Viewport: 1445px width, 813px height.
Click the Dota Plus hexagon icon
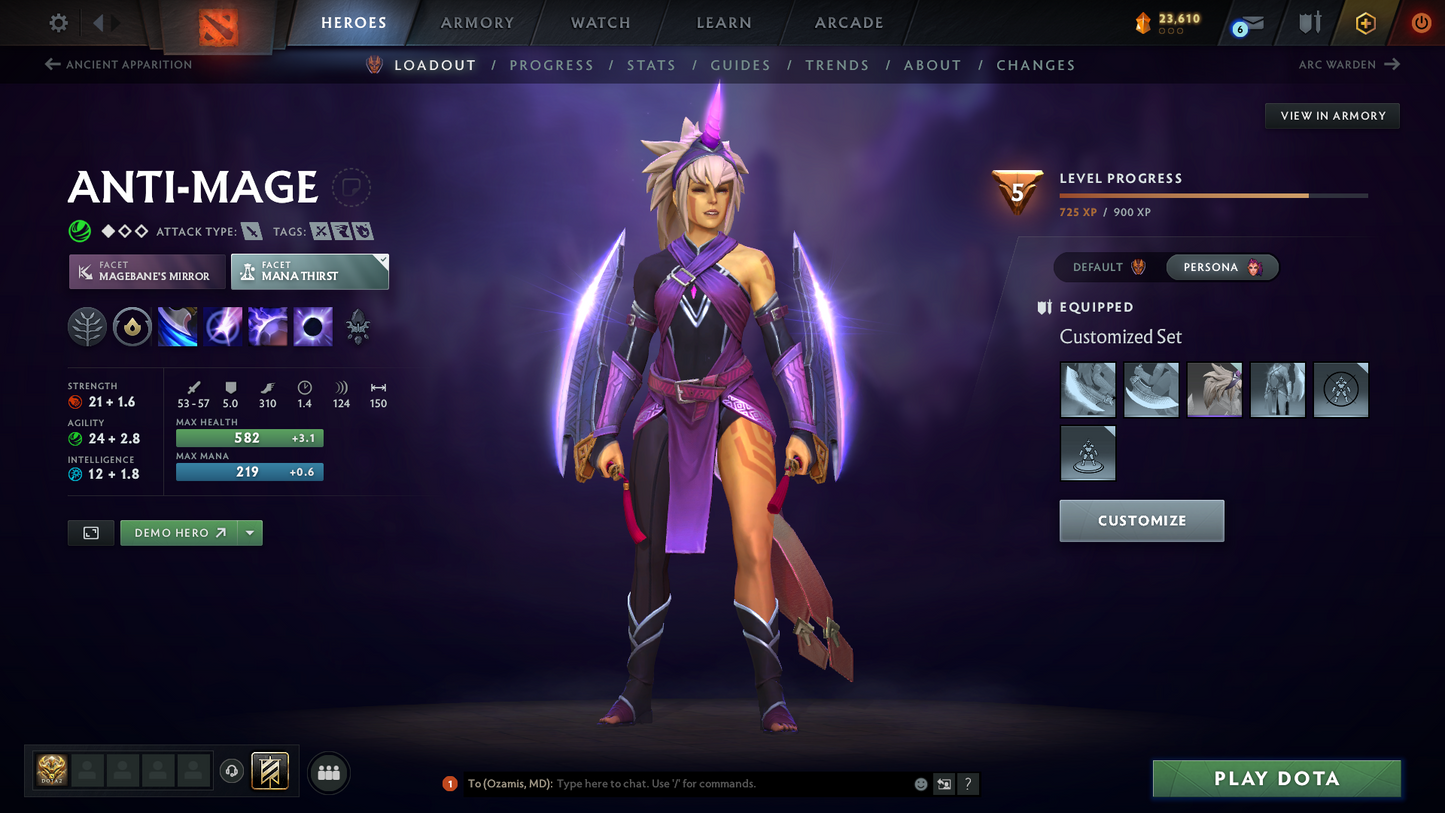click(1366, 22)
